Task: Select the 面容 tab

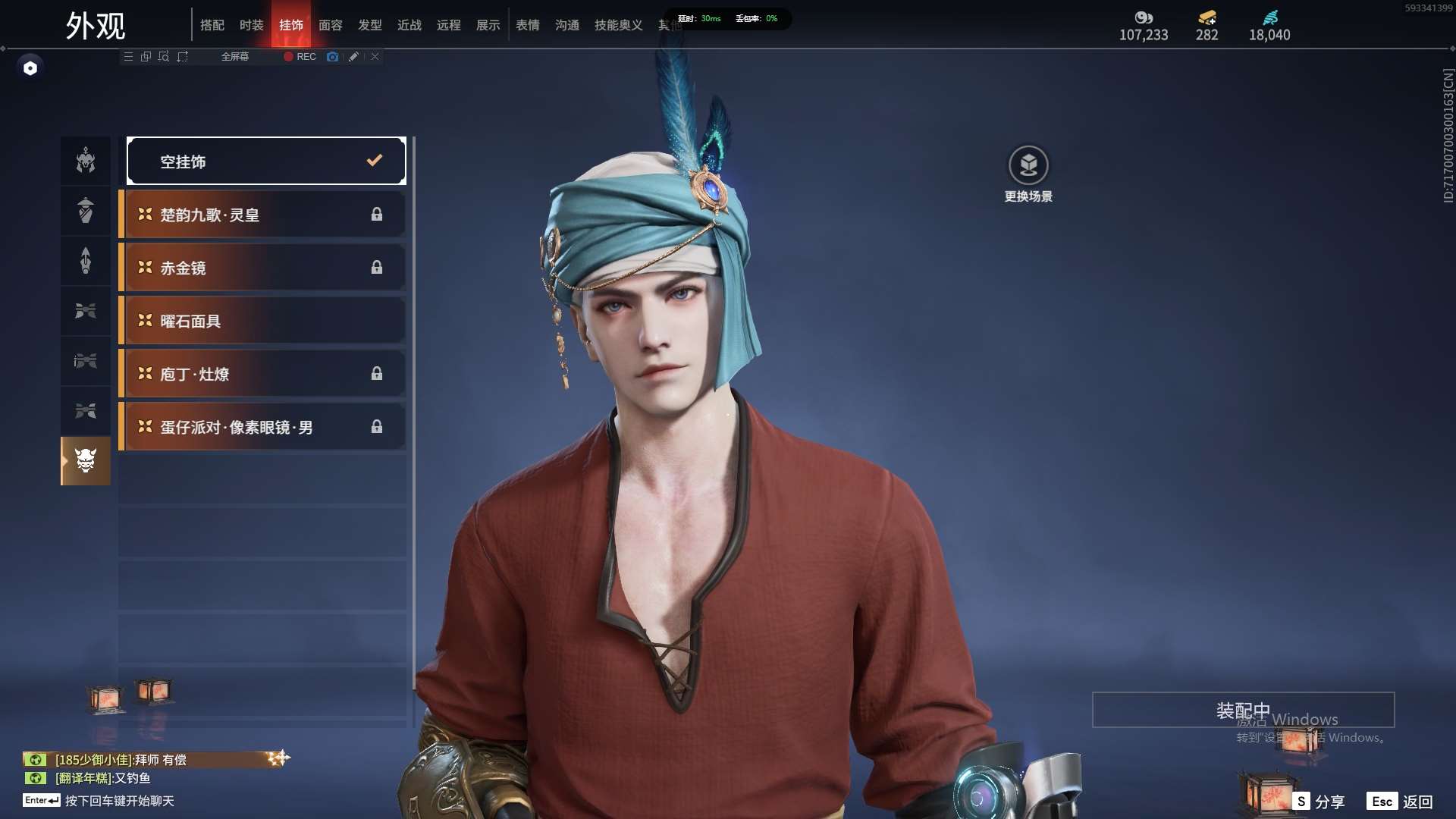Action: [x=331, y=25]
